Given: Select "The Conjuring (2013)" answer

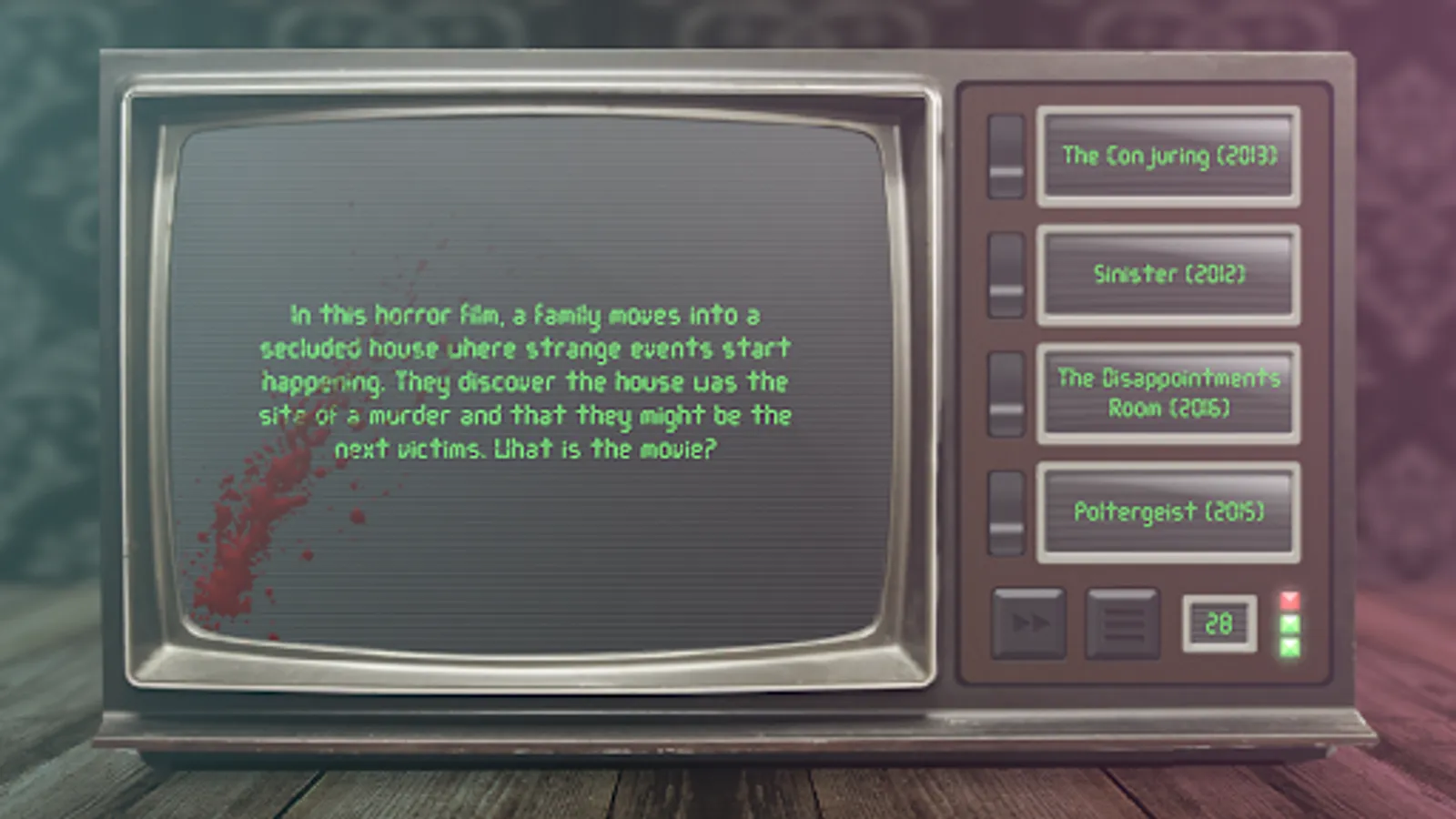Looking at the screenshot, I should 1168,156.
